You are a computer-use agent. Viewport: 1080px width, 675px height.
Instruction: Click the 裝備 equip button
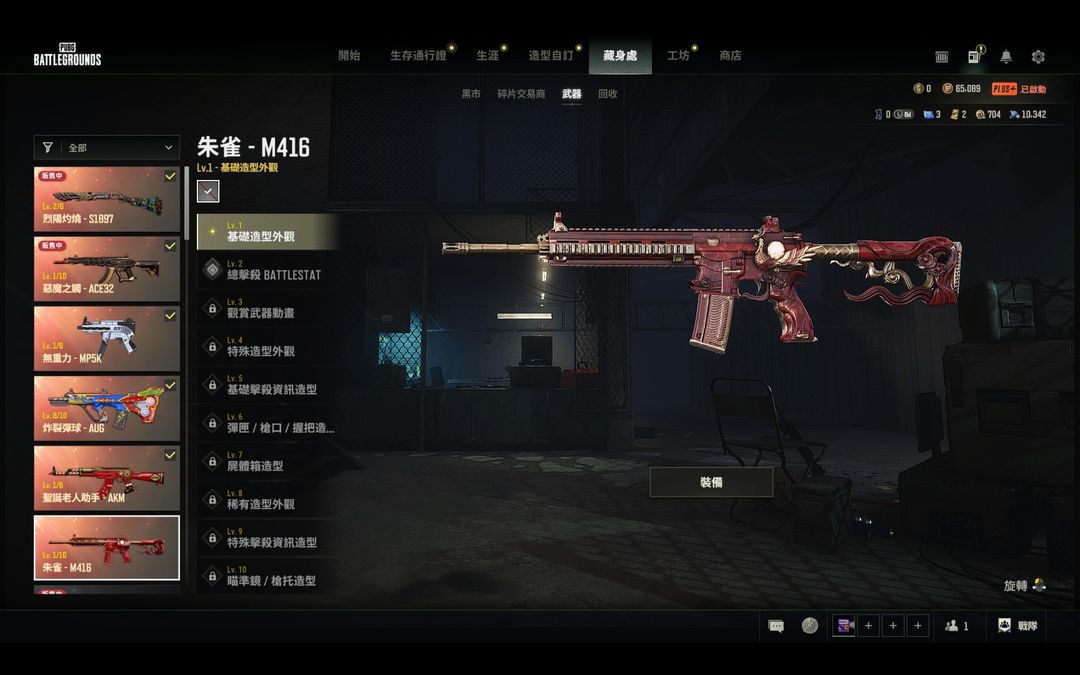(x=711, y=482)
